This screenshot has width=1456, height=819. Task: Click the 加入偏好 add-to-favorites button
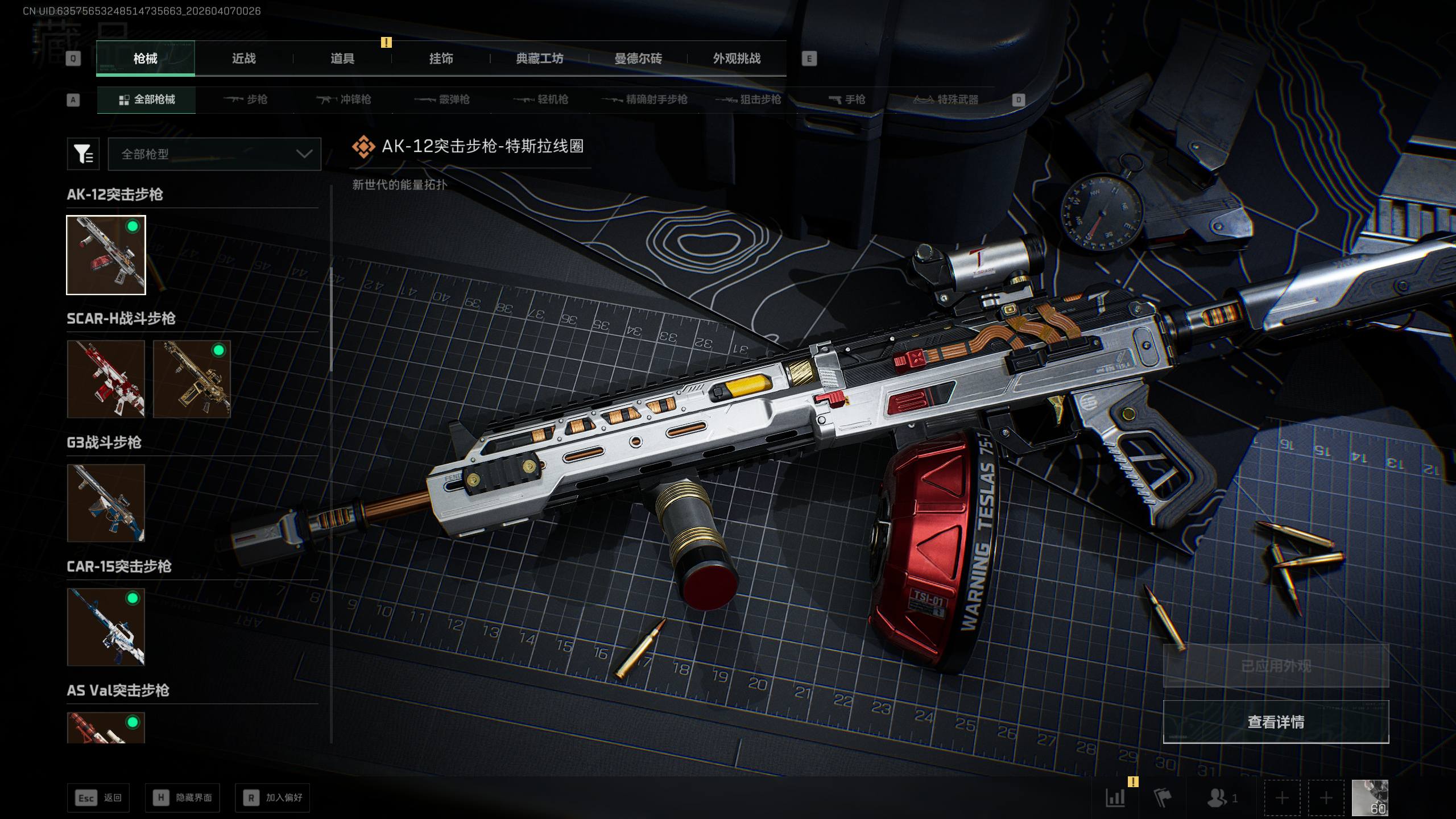(x=273, y=798)
